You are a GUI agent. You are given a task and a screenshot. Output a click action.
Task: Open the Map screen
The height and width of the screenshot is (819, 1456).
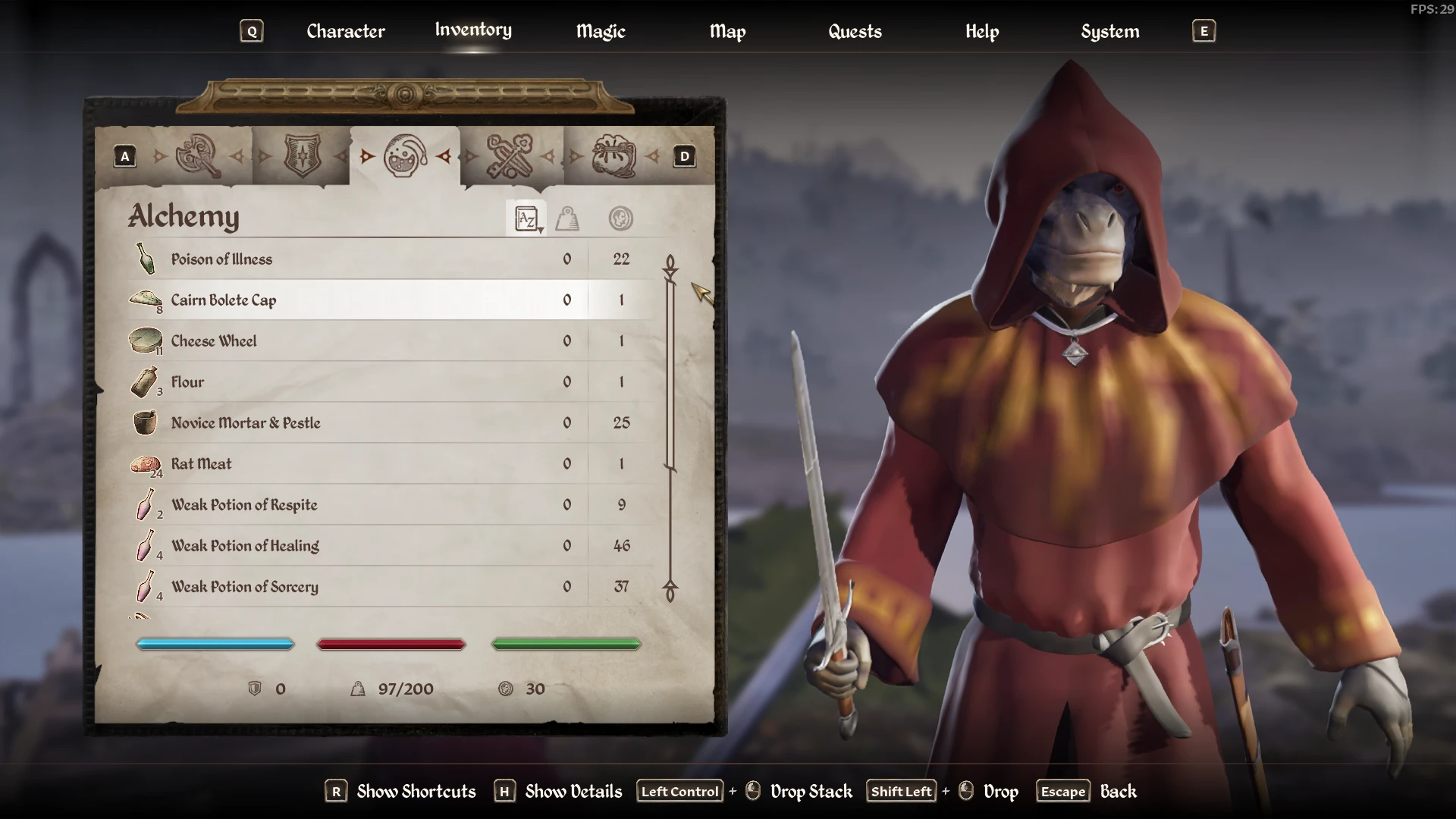(x=727, y=31)
